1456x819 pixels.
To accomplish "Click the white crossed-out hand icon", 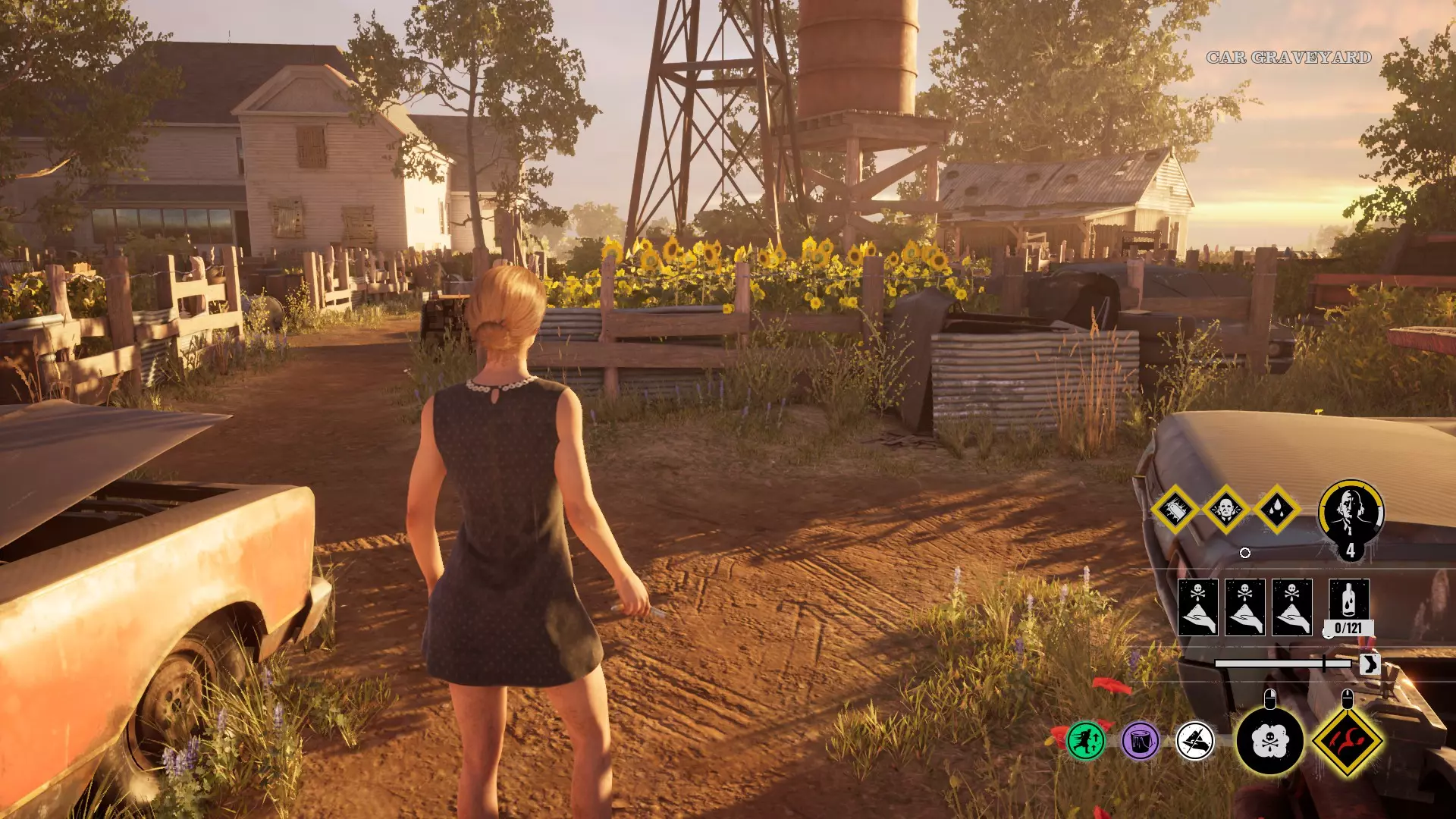I will coord(1195,740).
